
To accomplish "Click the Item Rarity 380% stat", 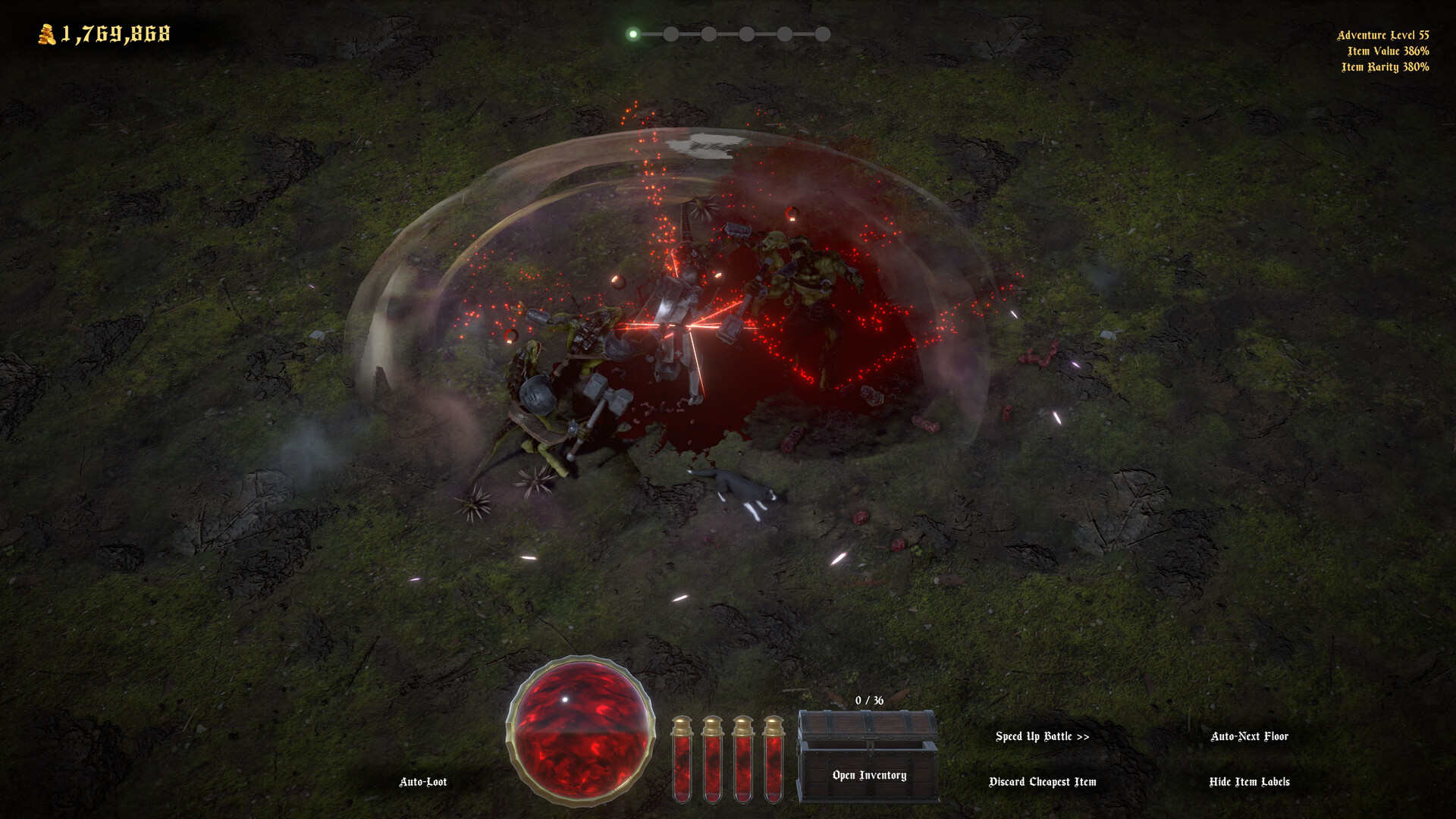I will click(x=1387, y=66).
